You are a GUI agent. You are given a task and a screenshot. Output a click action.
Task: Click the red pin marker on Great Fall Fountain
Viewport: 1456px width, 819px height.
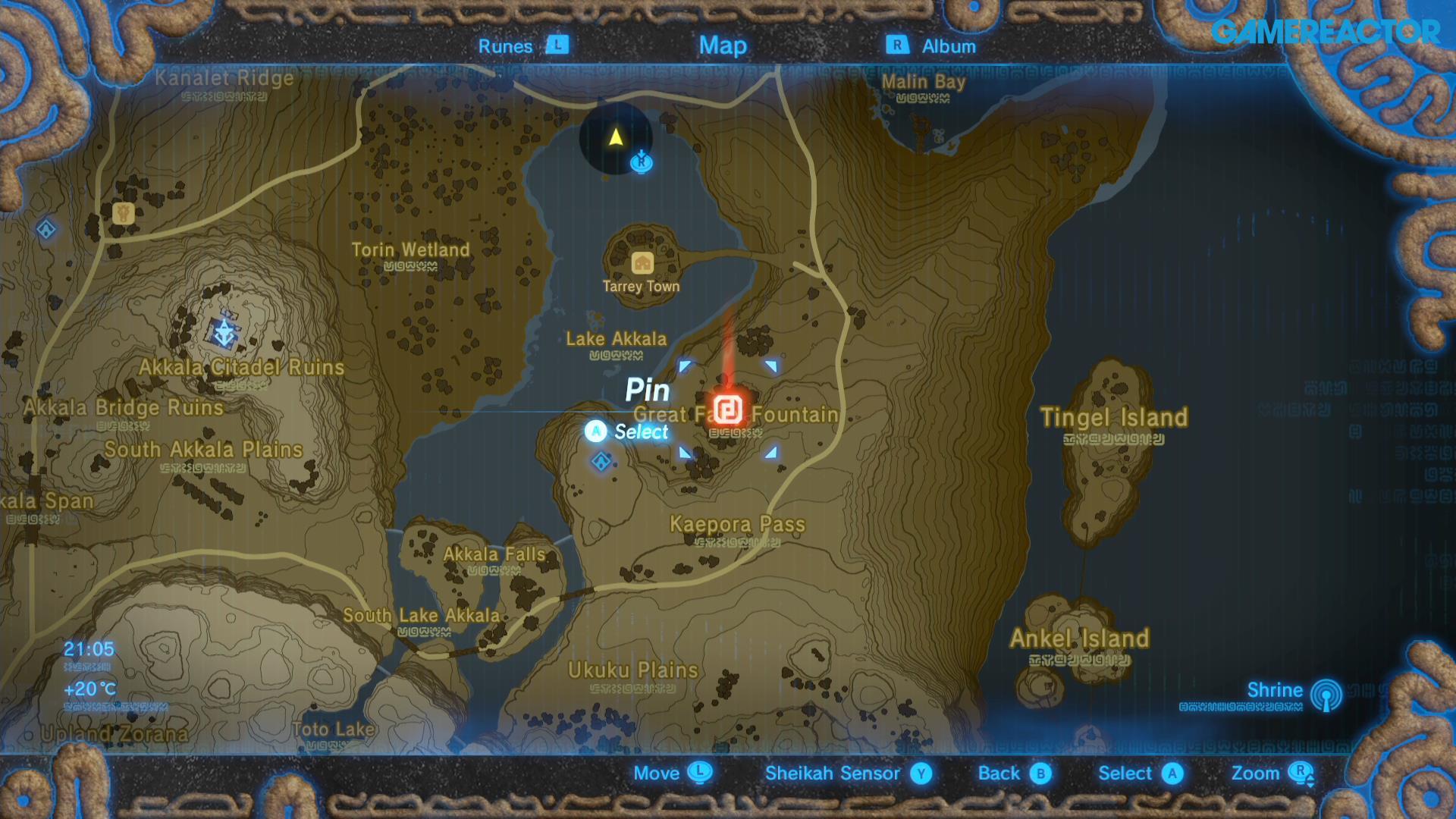(x=729, y=409)
